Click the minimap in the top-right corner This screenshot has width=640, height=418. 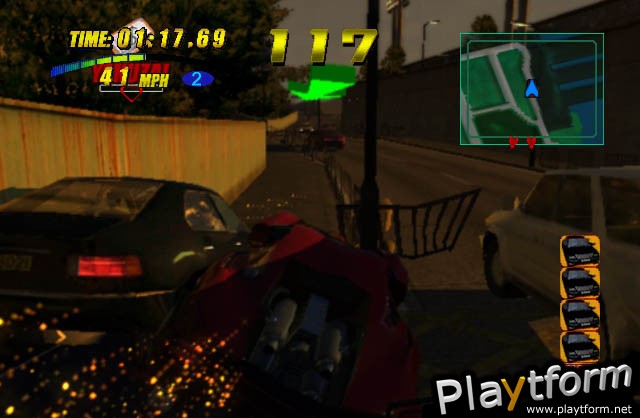(x=531, y=88)
